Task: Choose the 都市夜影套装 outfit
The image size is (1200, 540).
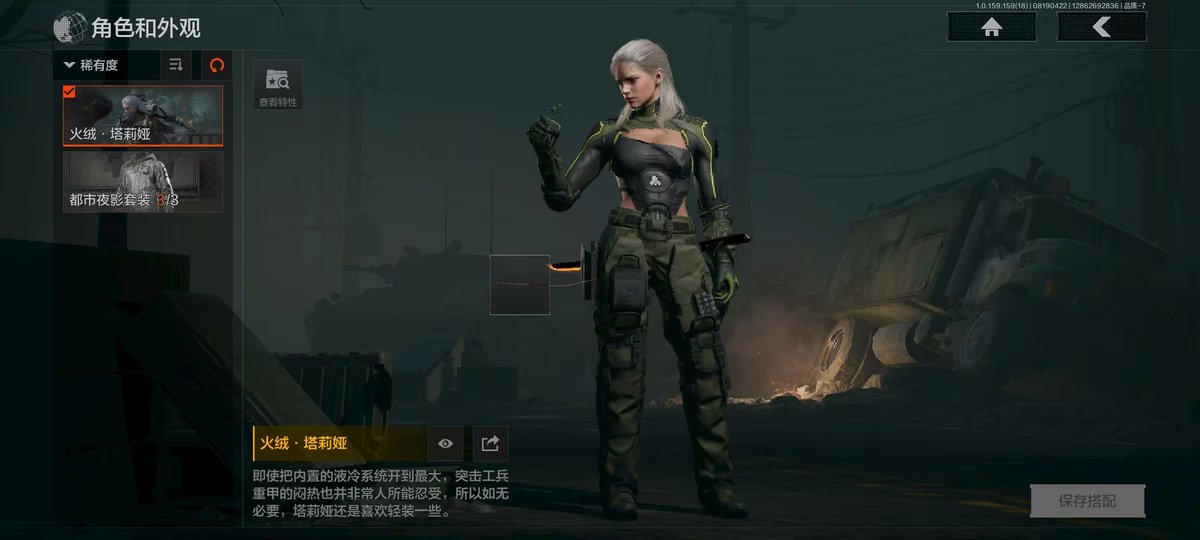Action: [142, 181]
